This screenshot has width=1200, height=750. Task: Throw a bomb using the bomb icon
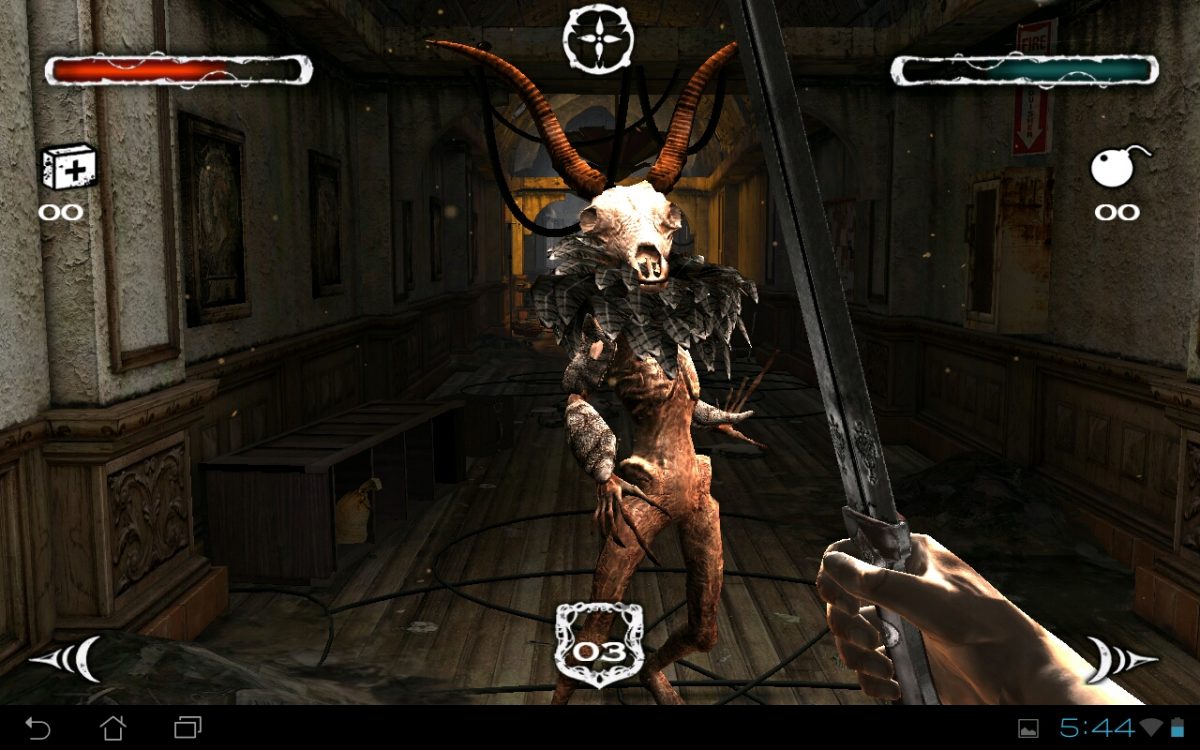coord(1117,166)
